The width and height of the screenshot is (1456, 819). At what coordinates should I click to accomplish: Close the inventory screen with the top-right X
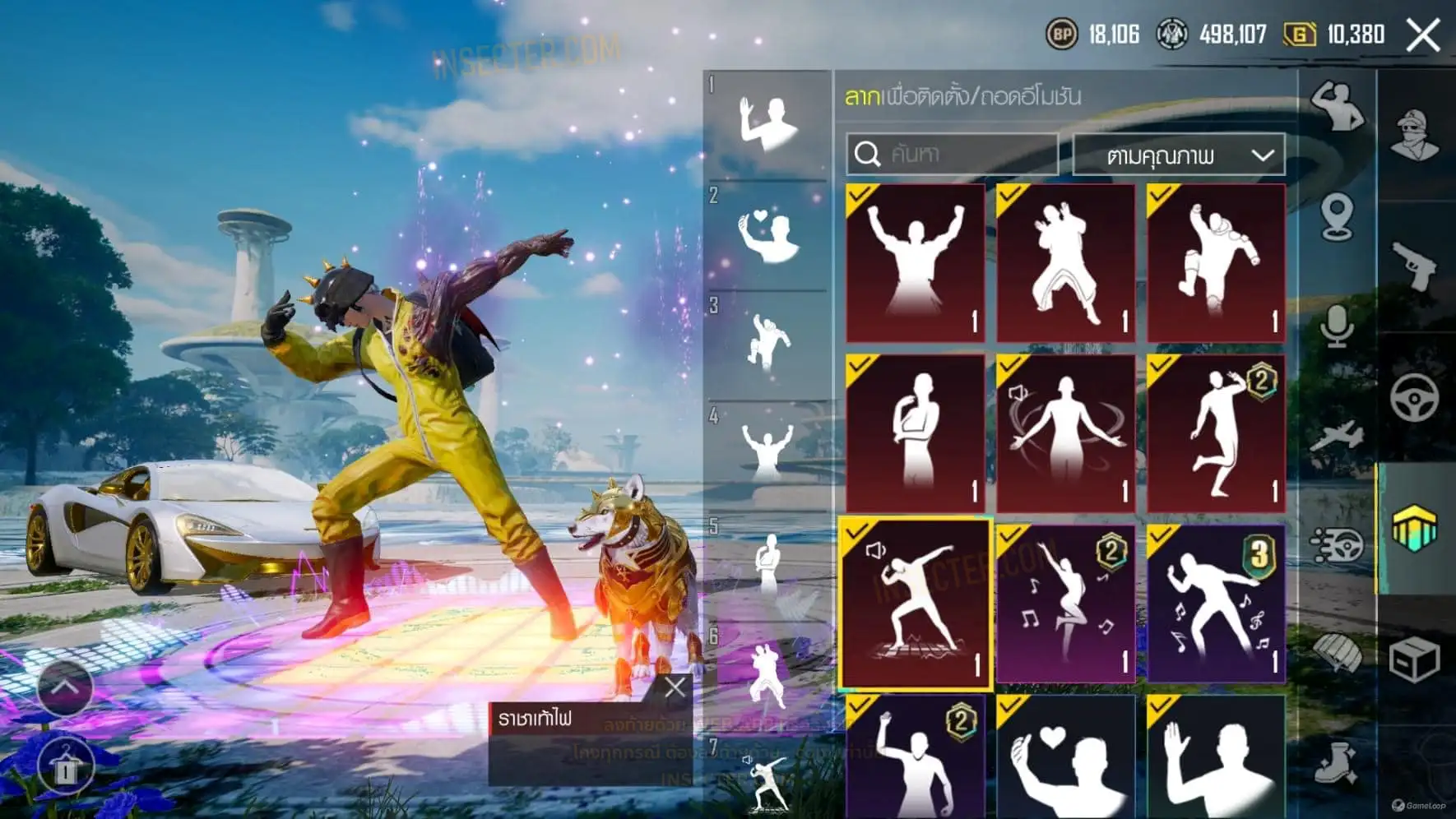coord(1423,35)
